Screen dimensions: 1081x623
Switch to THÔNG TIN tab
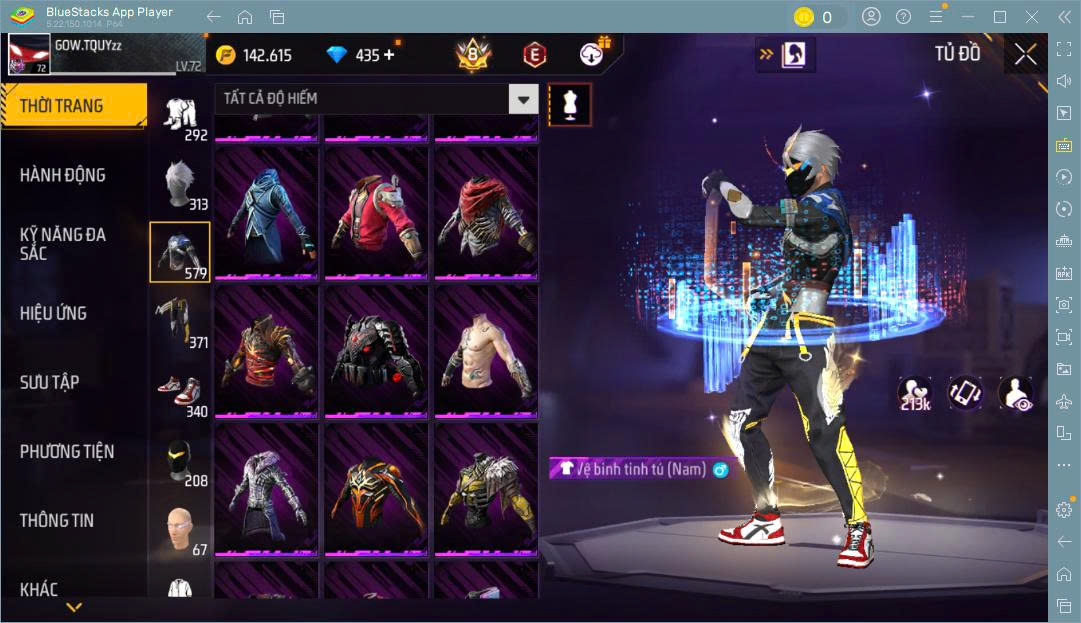[x=57, y=520]
